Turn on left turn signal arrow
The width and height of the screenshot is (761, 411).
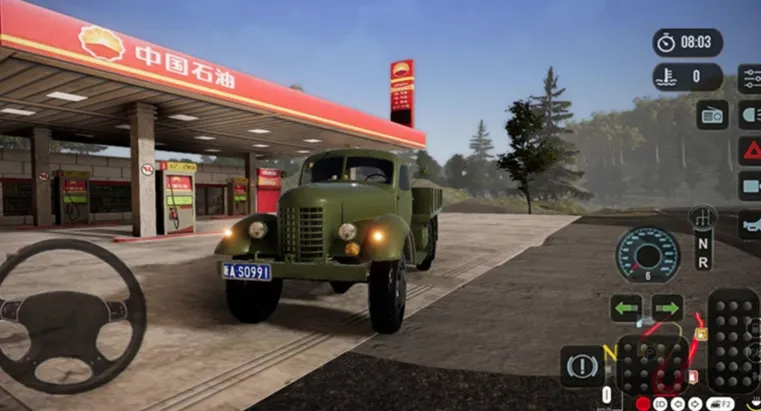point(627,308)
